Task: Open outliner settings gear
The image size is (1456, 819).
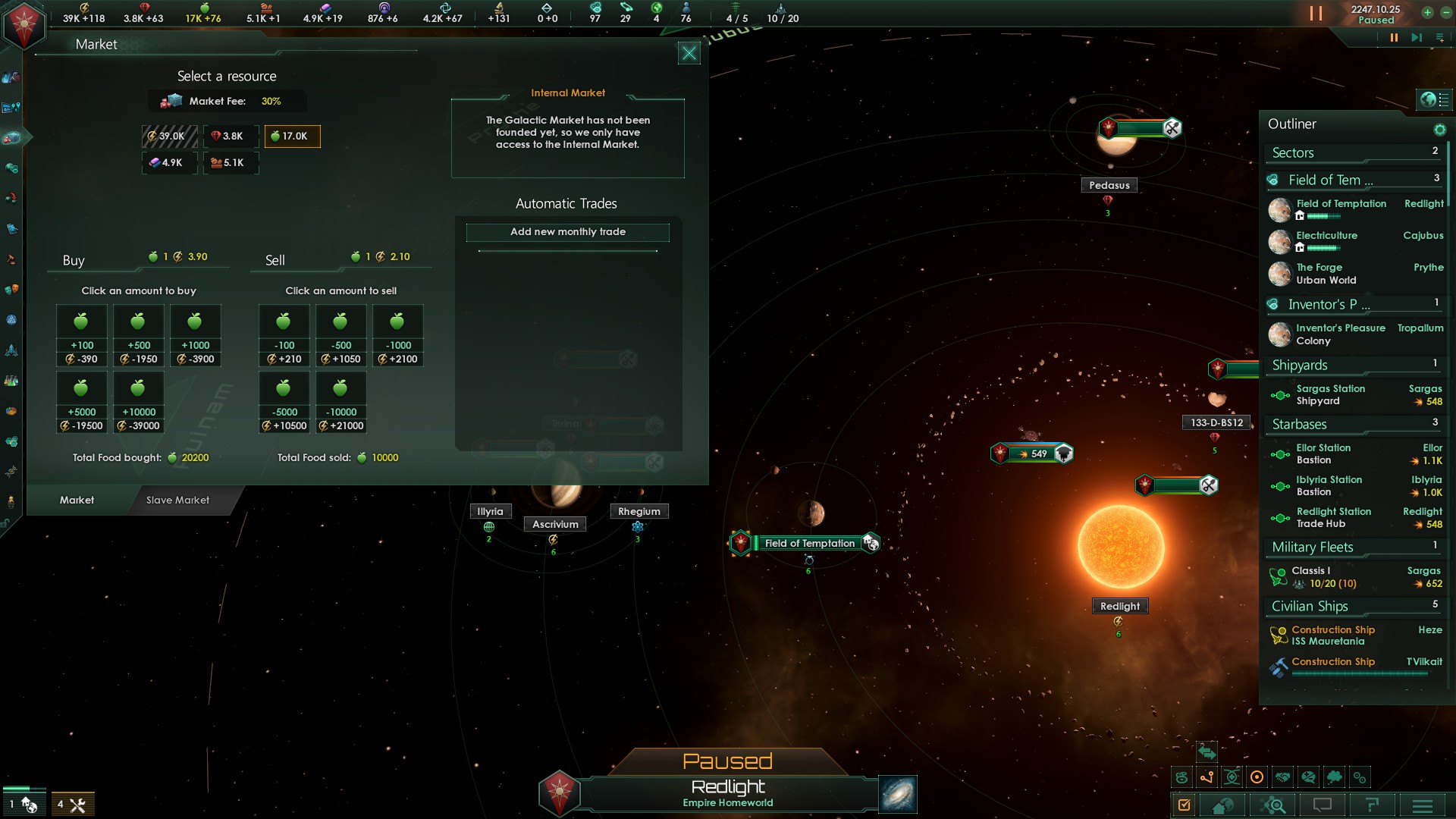Action: point(1439,130)
